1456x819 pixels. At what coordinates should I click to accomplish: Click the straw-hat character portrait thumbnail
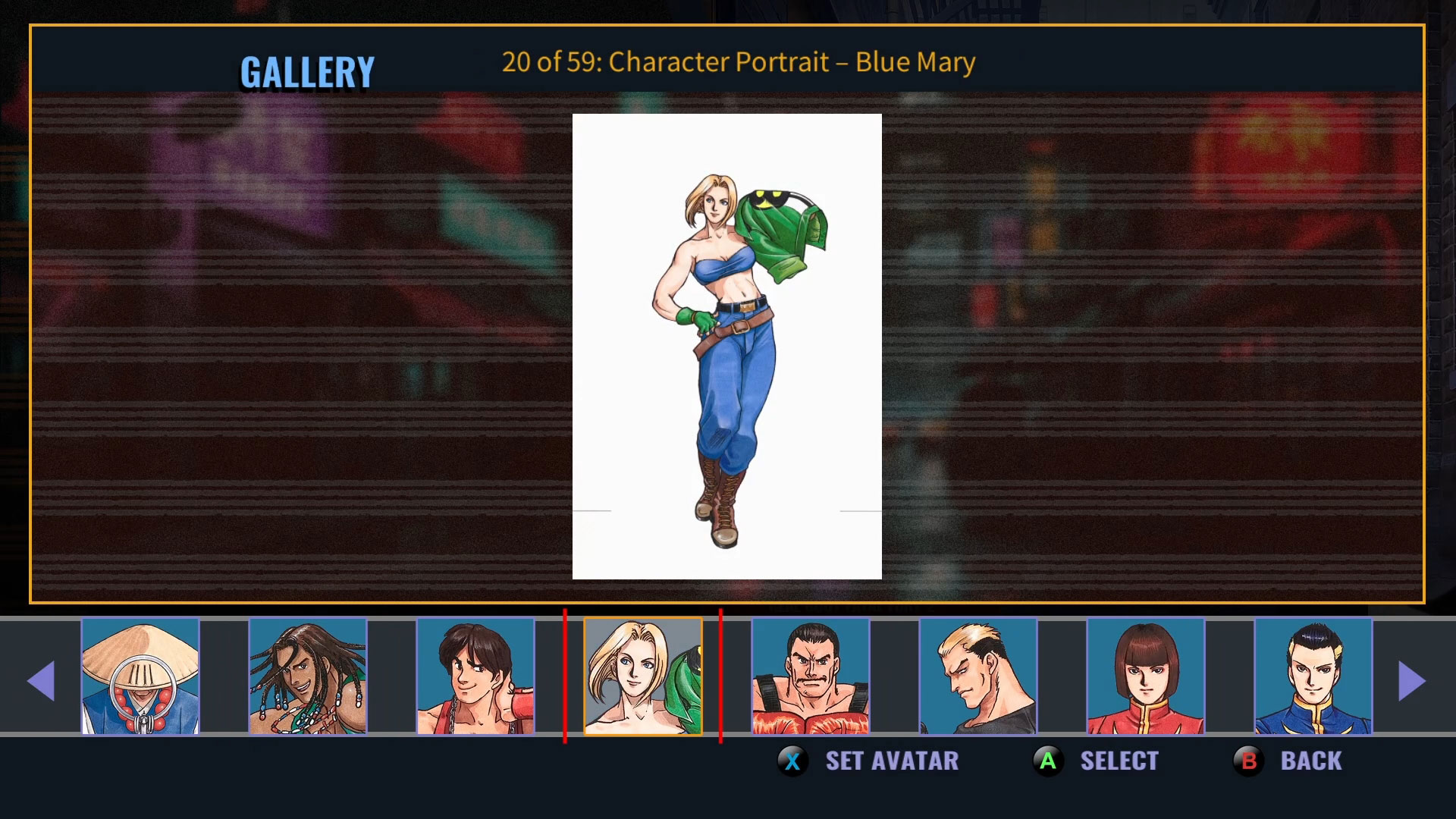coord(141,677)
